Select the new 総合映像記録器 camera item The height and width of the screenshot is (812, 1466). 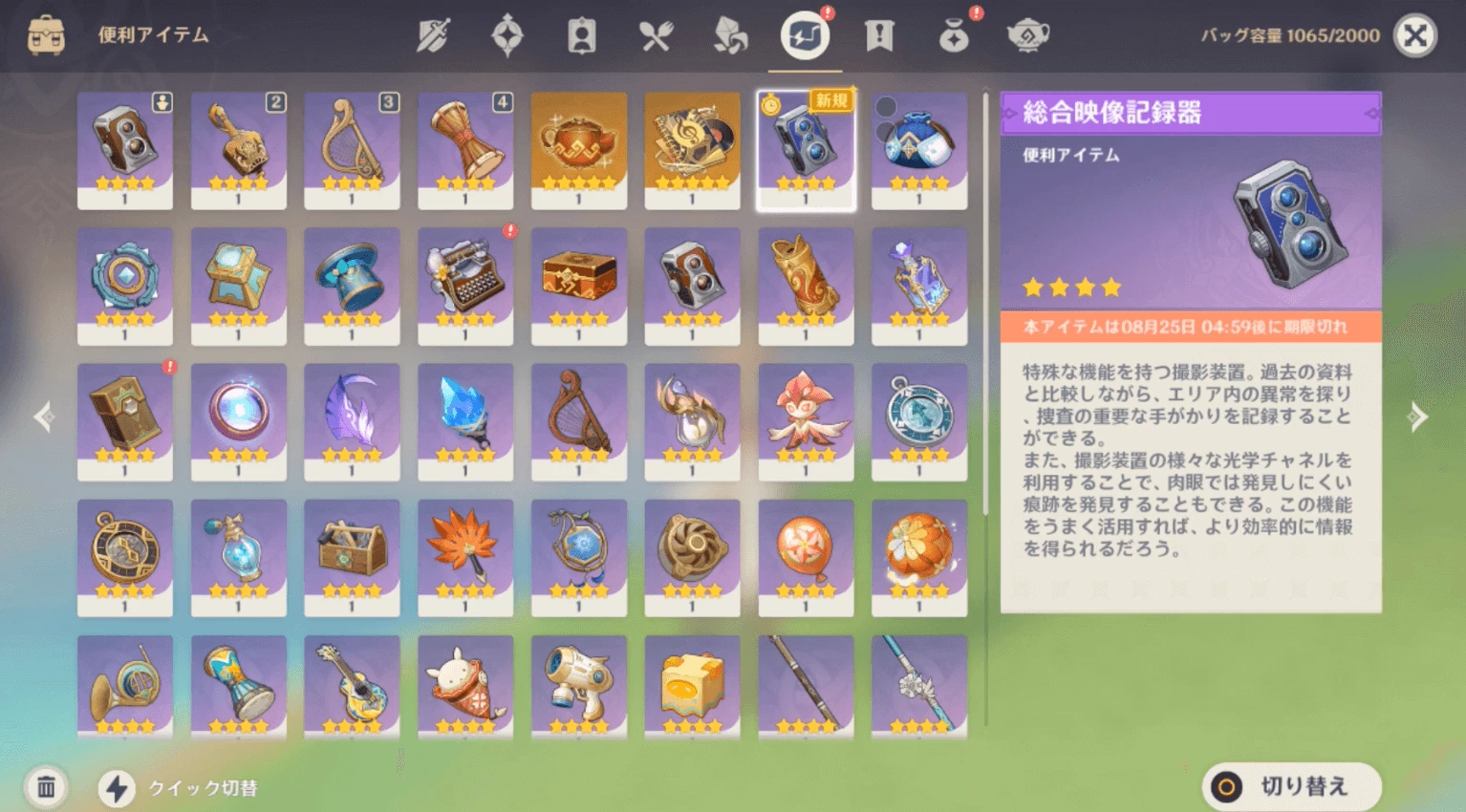click(805, 150)
